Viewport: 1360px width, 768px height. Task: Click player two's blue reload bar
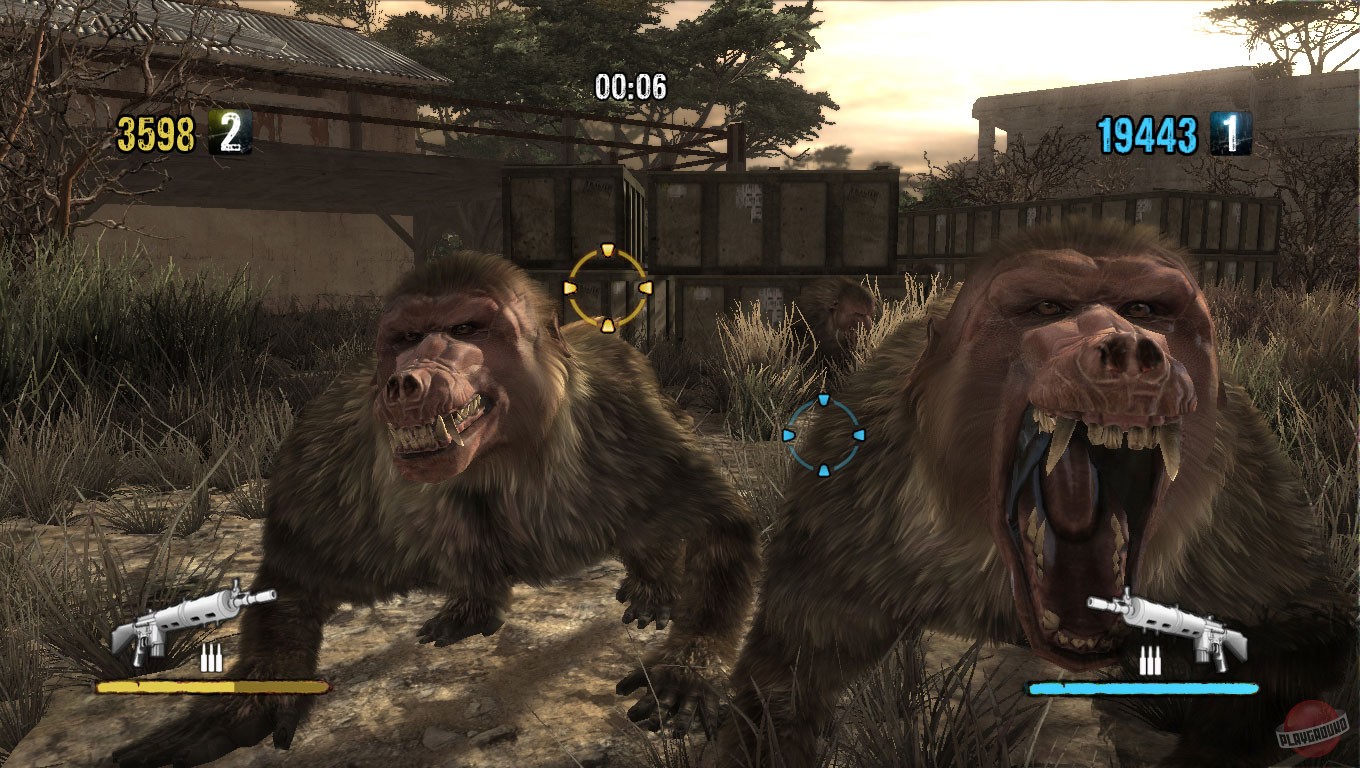tap(1145, 688)
